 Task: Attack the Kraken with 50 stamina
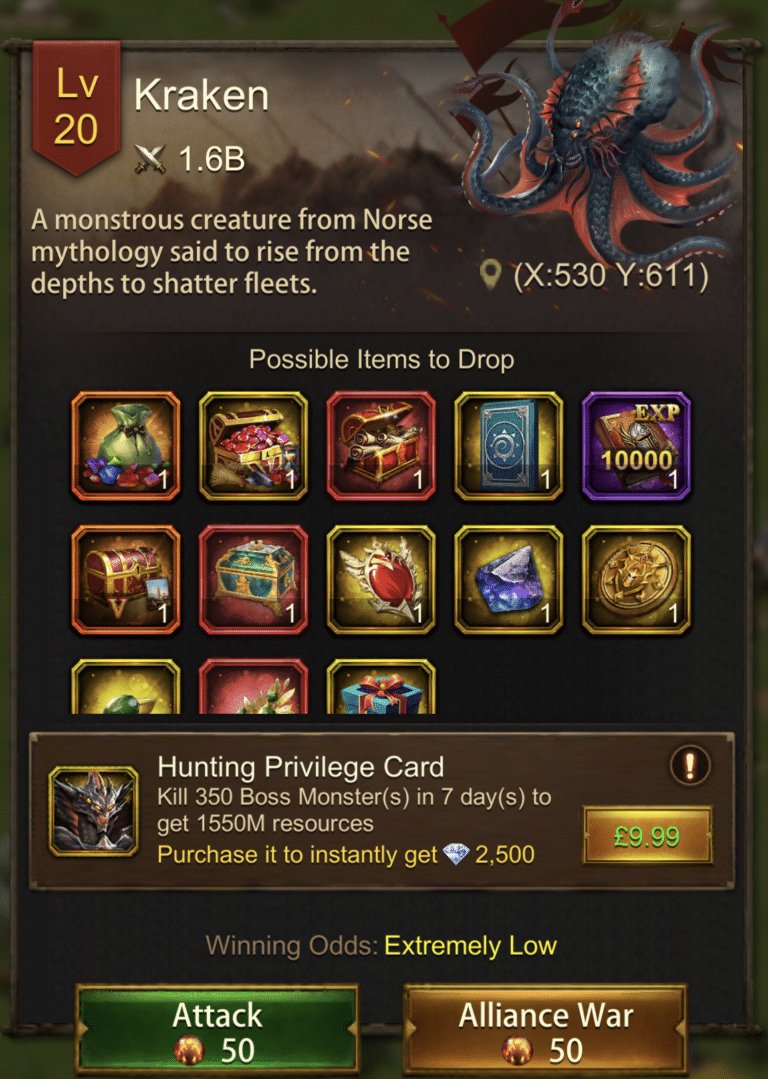(x=217, y=1030)
